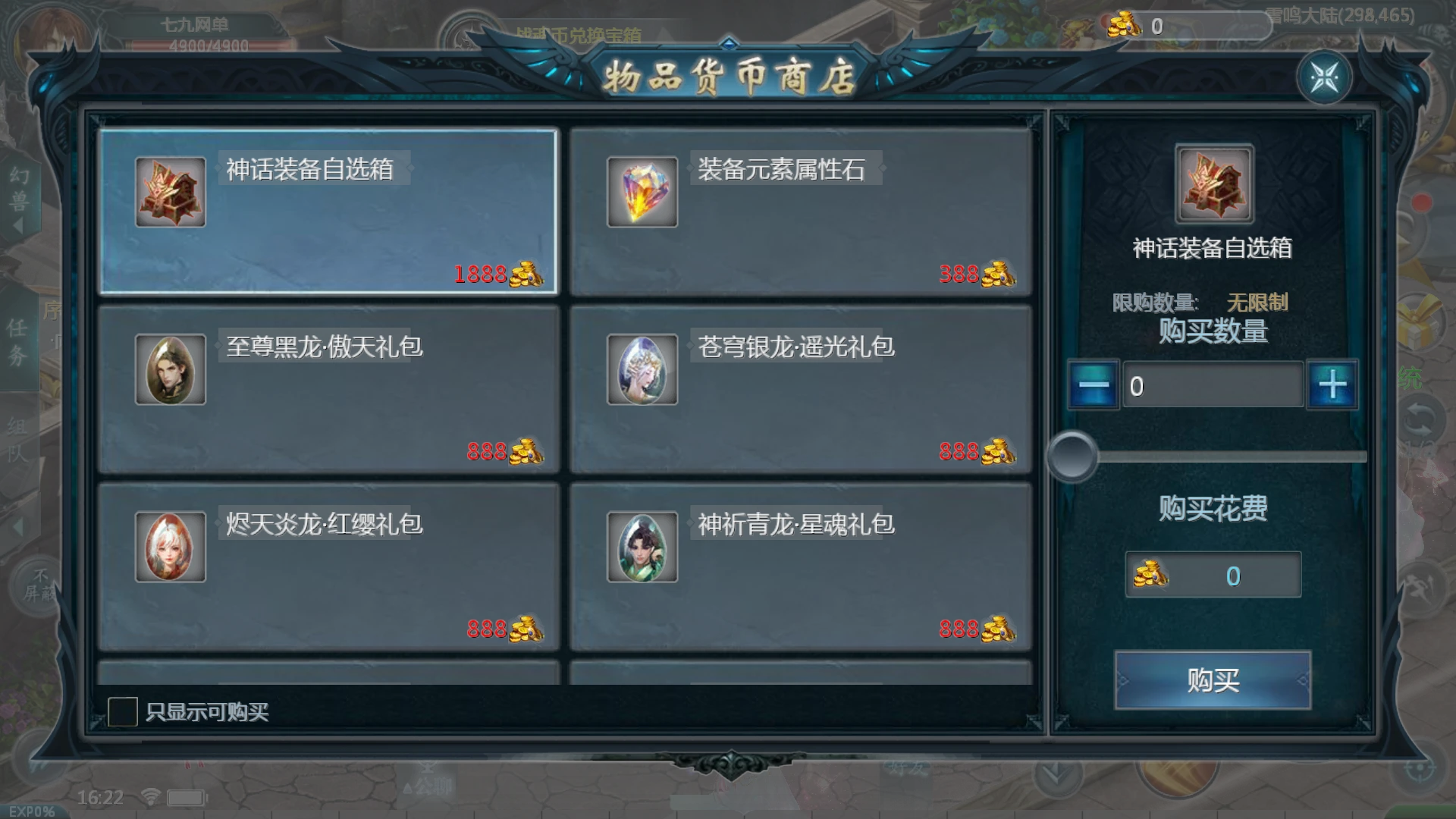Click the quantity input field showing 0
This screenshot has height=819, width=1456.
tap(1212, 384)
